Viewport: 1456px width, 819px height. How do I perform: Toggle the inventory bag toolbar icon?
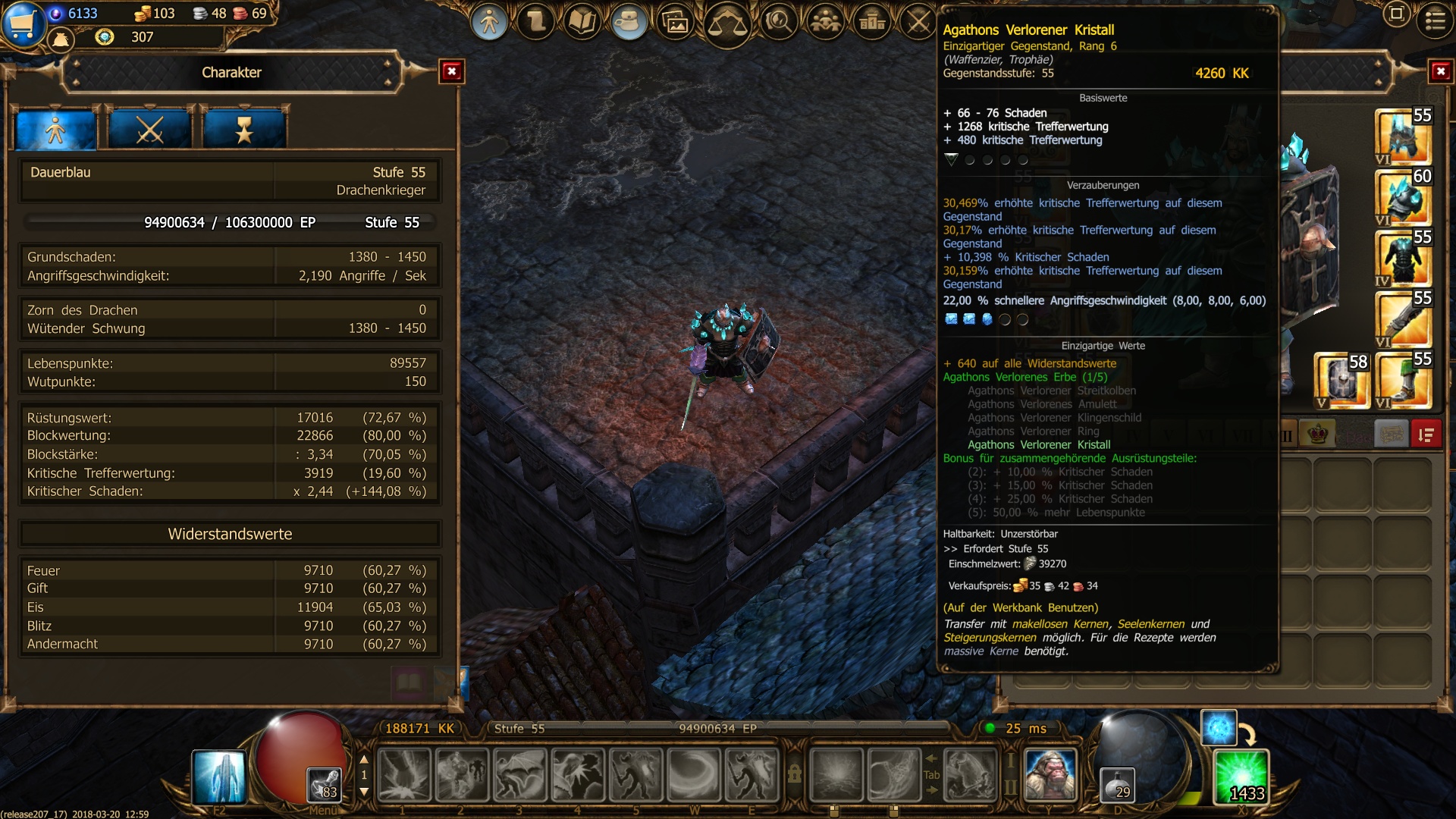pos(628,22)
